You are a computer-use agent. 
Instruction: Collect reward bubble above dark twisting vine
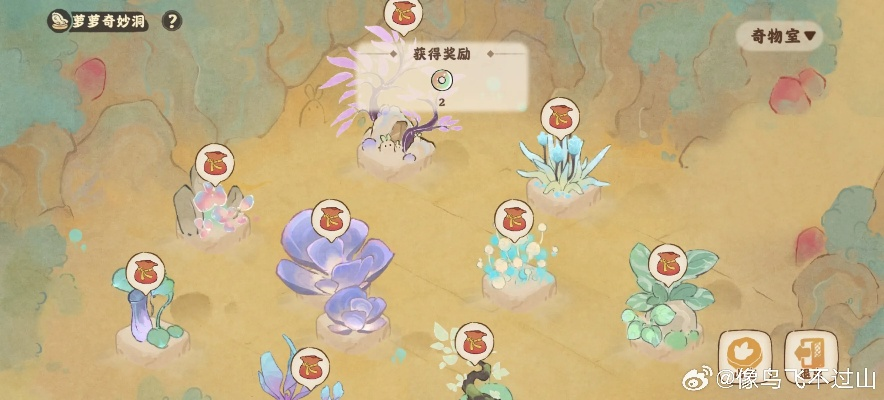click(x=475, y=342)
